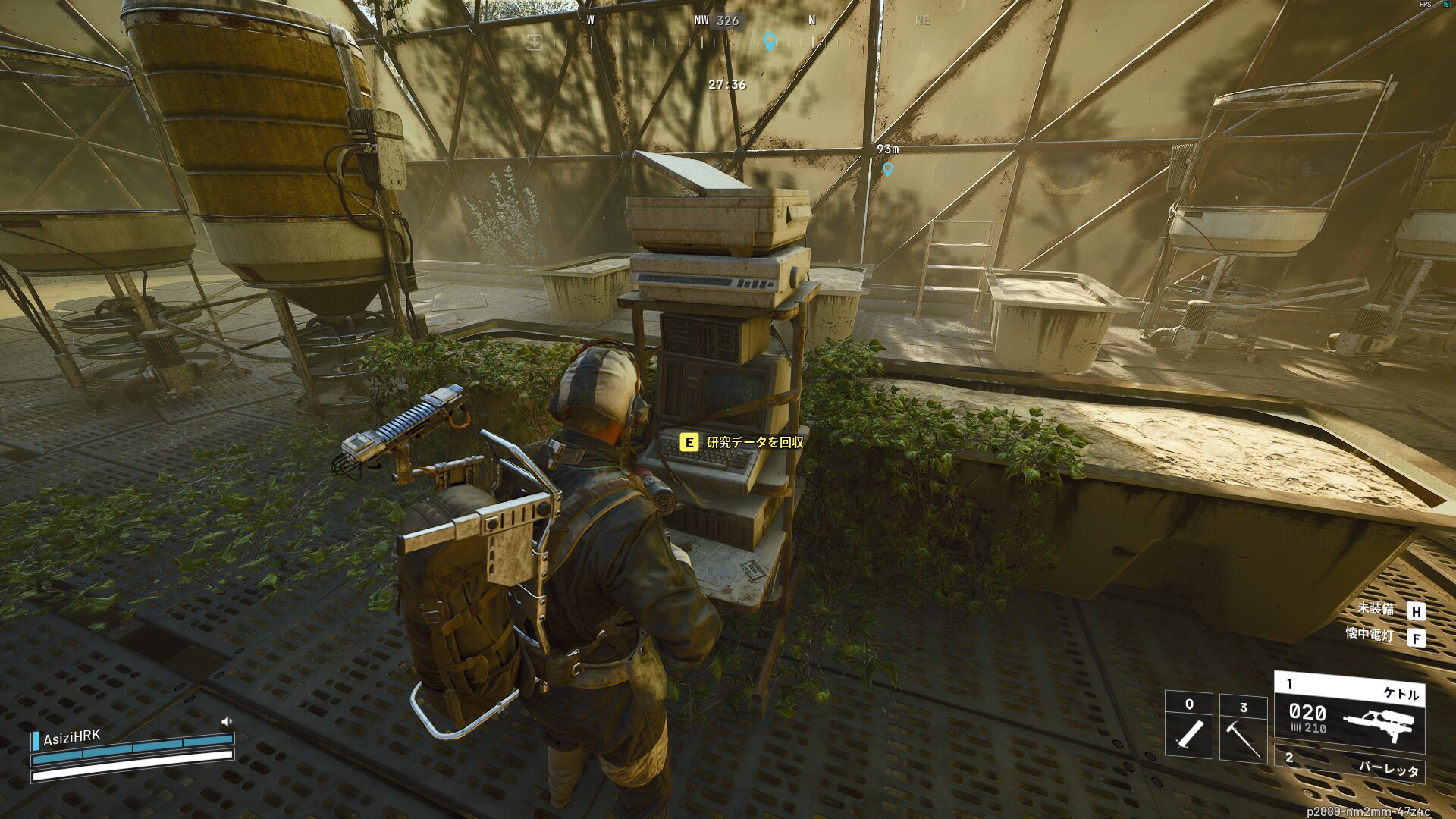This screenshot has height=819, width=1456.
Task: Click the speaker icon above the health bar
Action: (226, 721)
